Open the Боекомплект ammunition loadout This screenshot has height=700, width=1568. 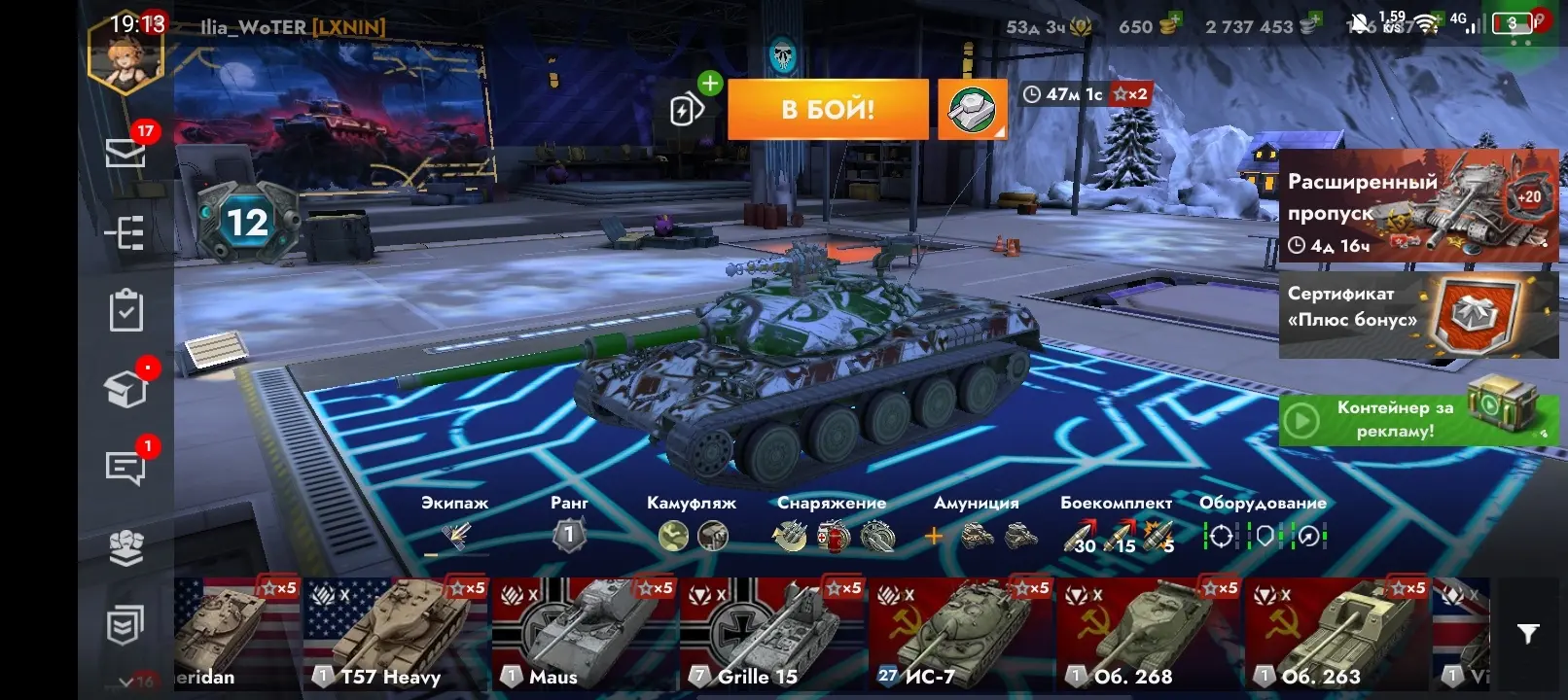click(1117, 525)
